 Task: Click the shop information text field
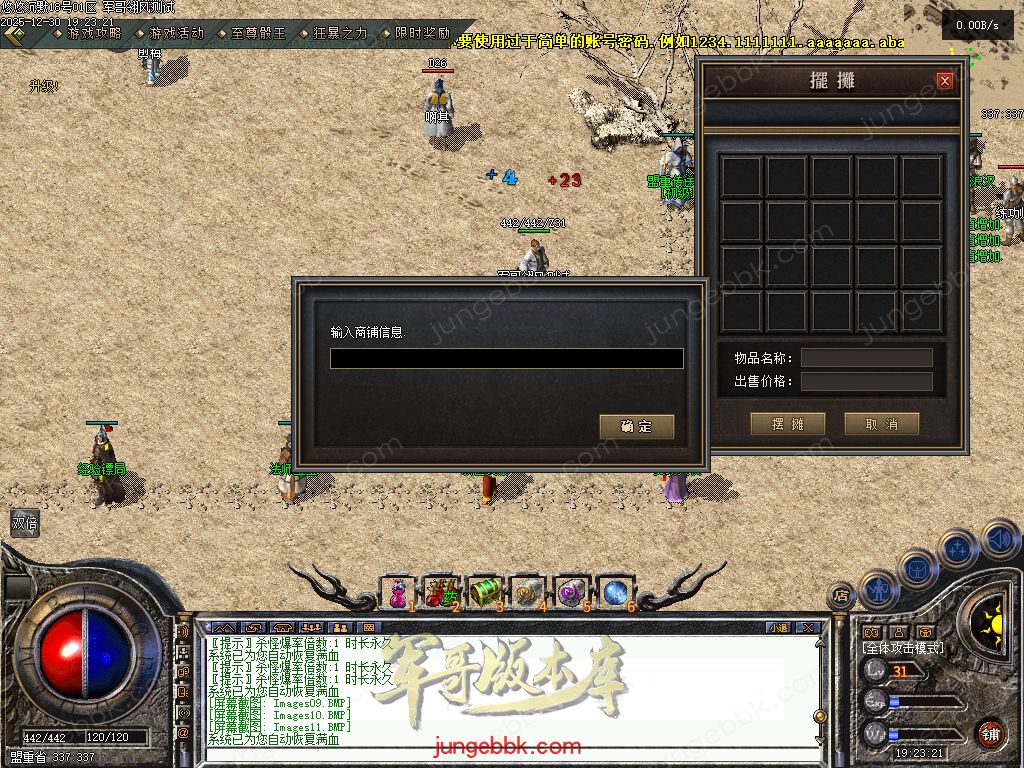tap(507, 358)
